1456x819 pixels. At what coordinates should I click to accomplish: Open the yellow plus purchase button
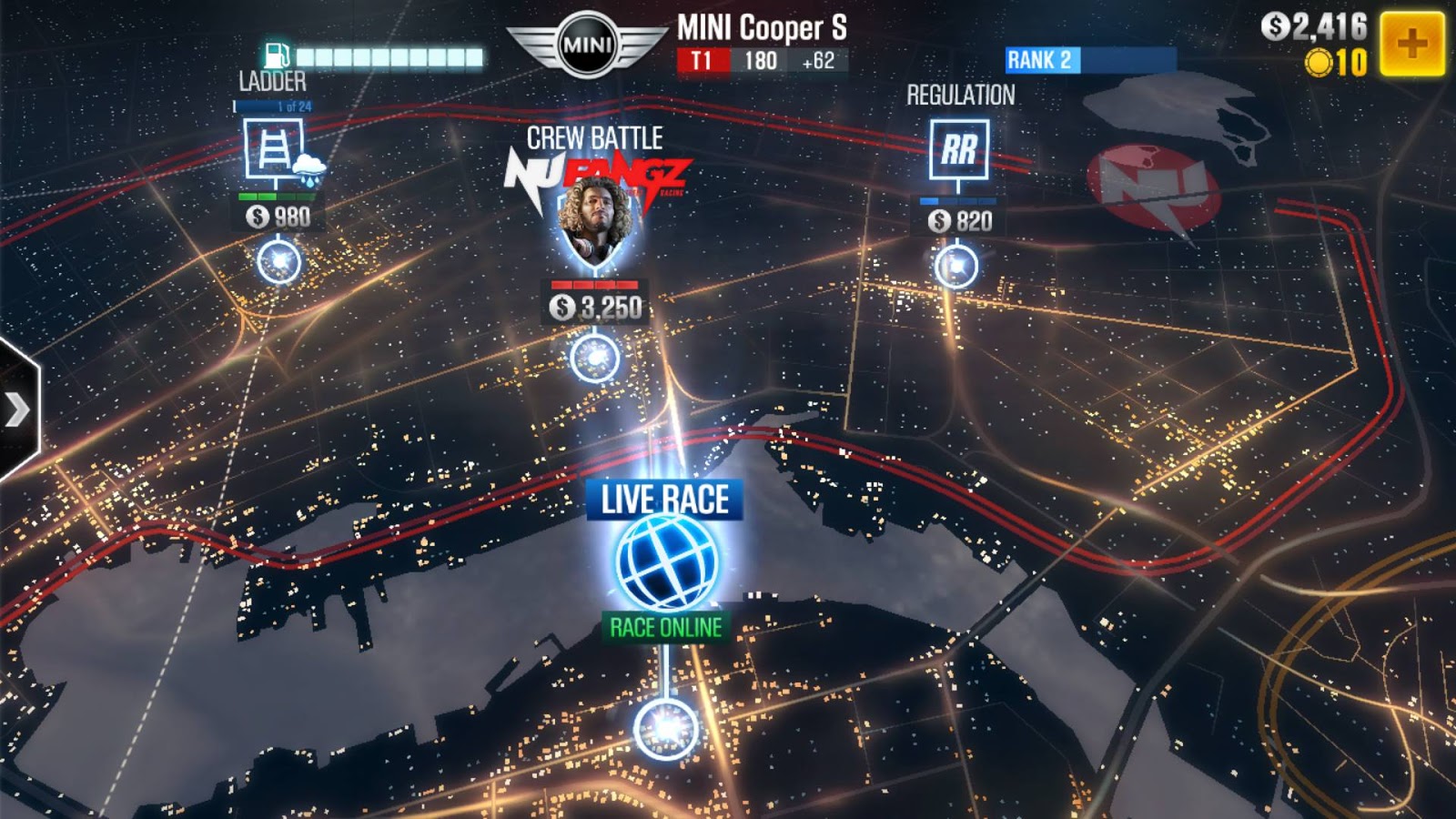coord(1411,40)
